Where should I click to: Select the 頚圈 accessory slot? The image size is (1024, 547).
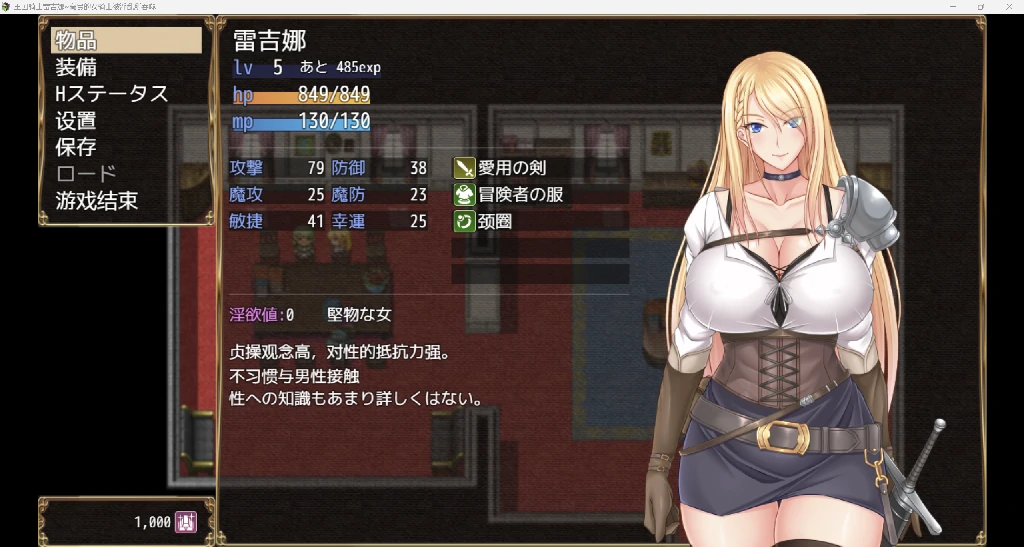coord(541,221)
